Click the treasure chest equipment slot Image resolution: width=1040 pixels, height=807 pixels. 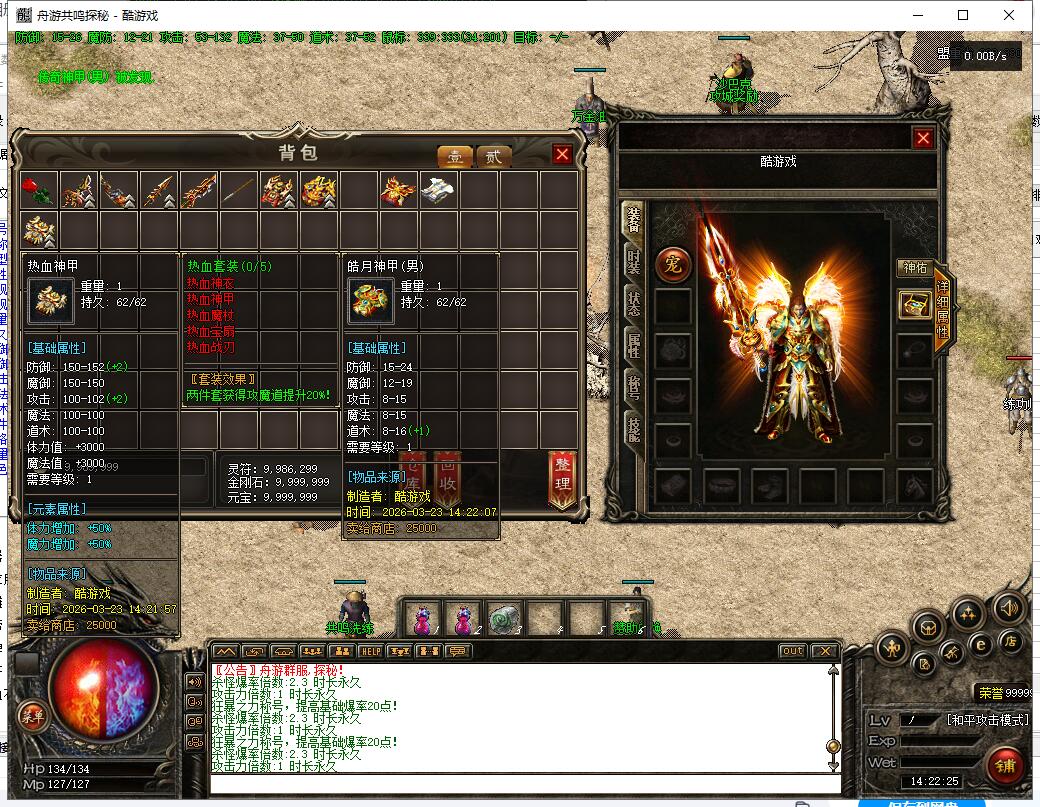914,305
